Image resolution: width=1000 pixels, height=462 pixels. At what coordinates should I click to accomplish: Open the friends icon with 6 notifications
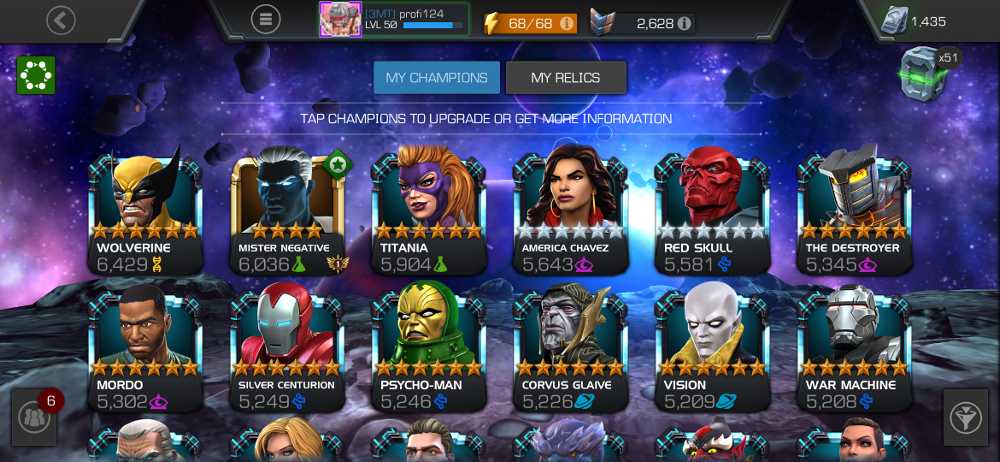coord(34,419)
